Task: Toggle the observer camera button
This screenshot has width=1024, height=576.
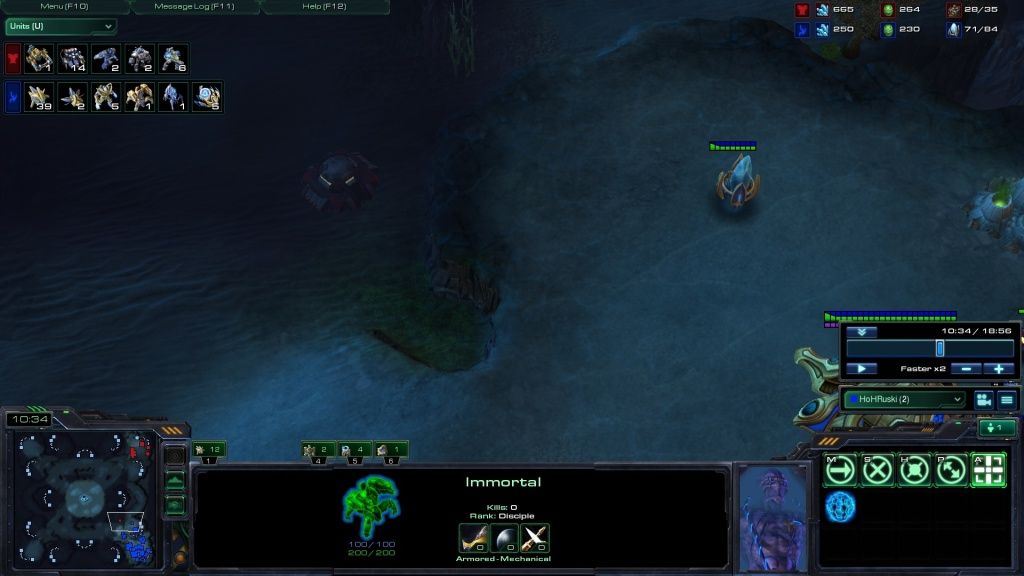Action: coord(983,399)
